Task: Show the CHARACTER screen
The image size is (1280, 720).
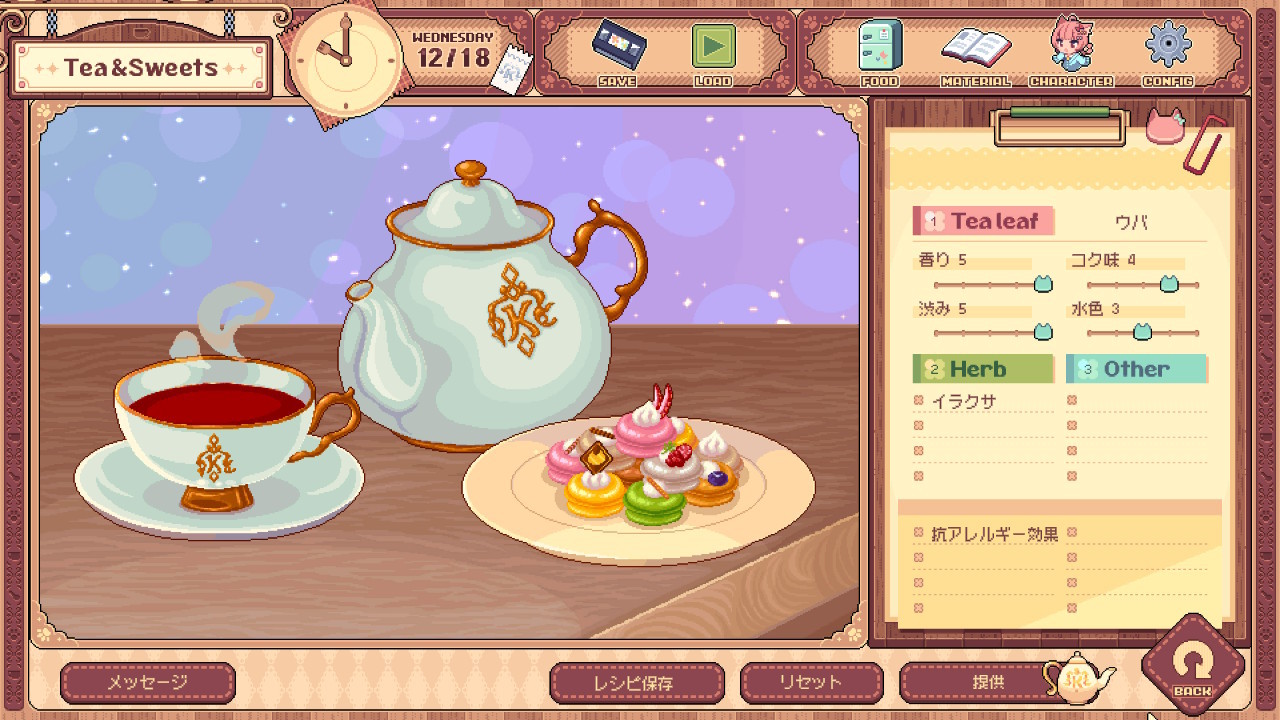Action: 1070,52
